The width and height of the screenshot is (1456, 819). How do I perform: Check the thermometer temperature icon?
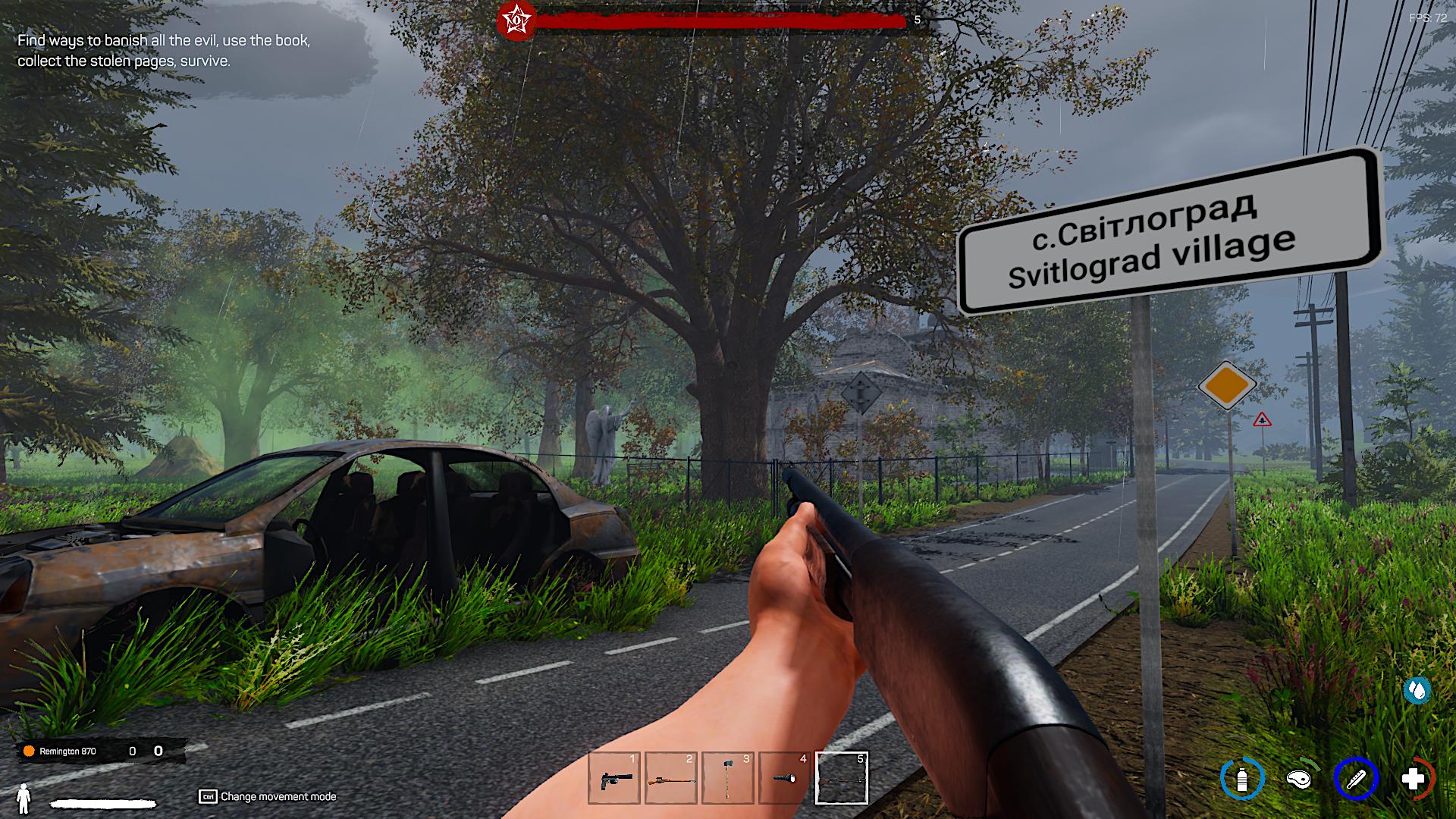click(1356, 779)
